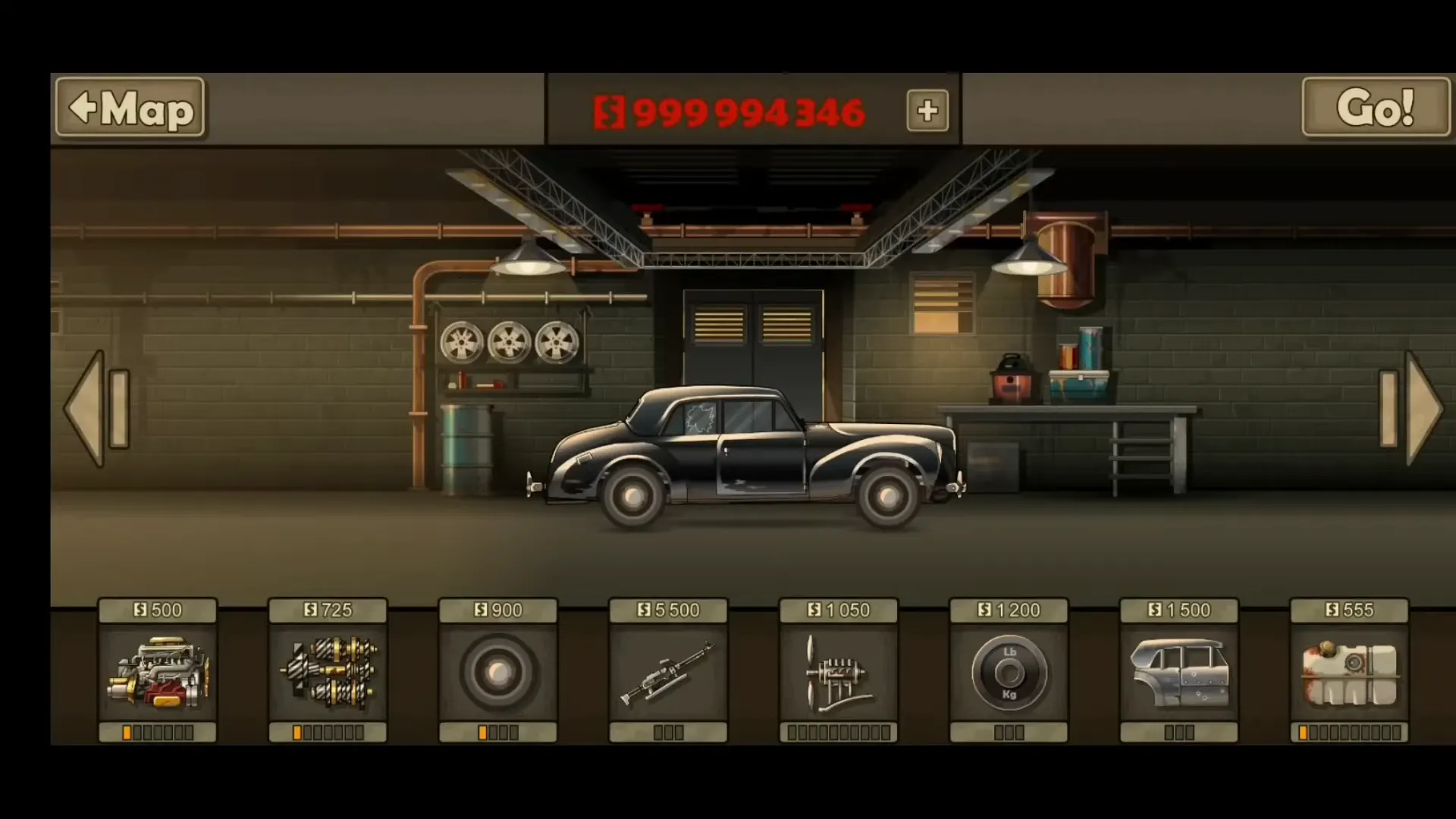The image size is (1456, 819).
Task: Choose the fuel tank upgrade priced 555
Action: point(1348,675)
